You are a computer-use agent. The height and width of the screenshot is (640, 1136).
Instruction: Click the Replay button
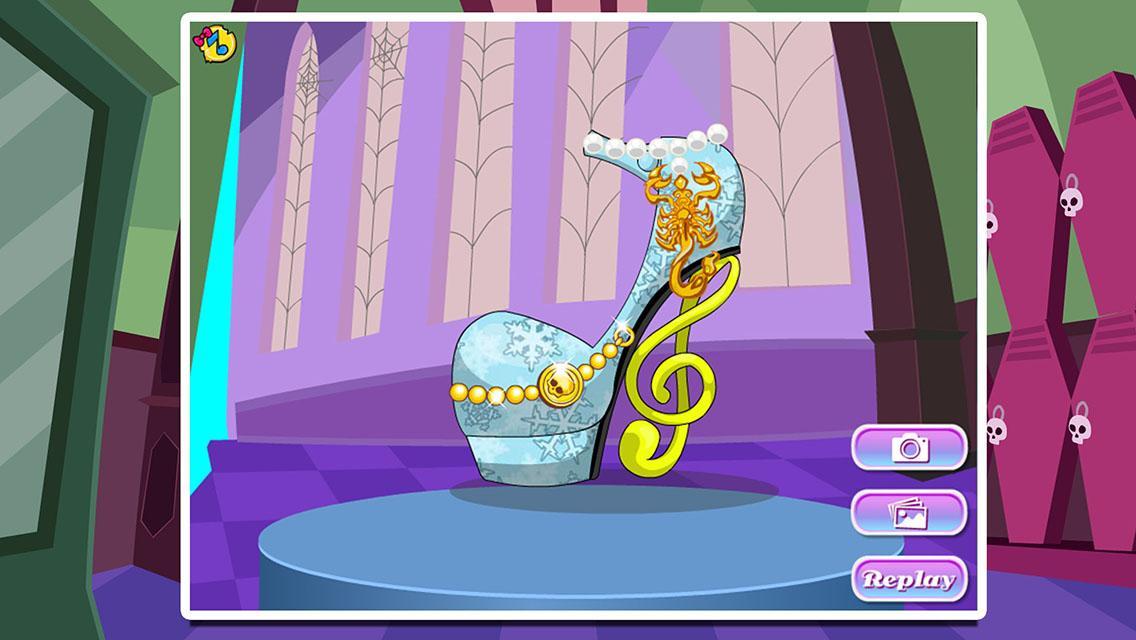click(909, 579)
